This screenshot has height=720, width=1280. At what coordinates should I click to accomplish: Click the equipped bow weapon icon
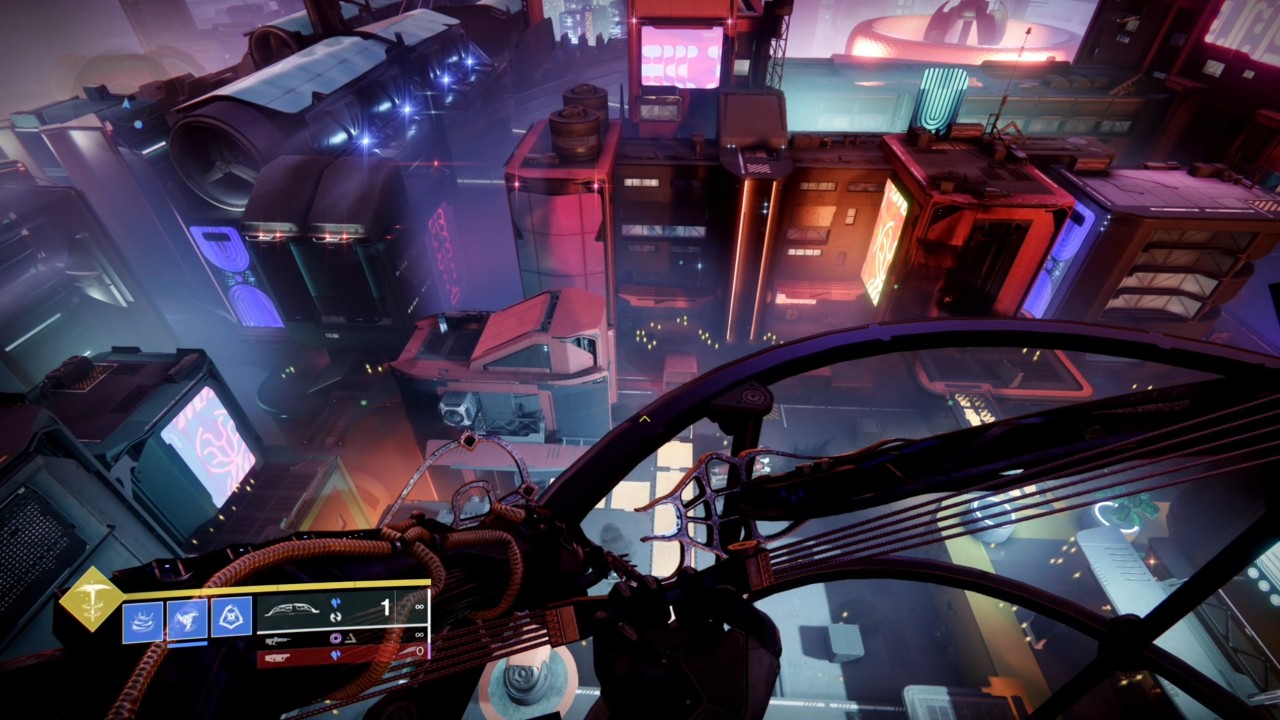tap(291, 610)
